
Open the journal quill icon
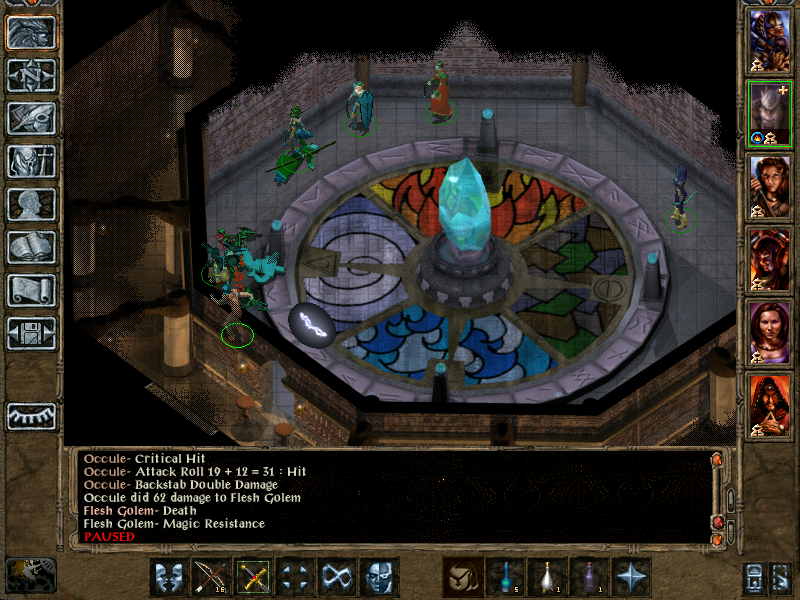31,118
